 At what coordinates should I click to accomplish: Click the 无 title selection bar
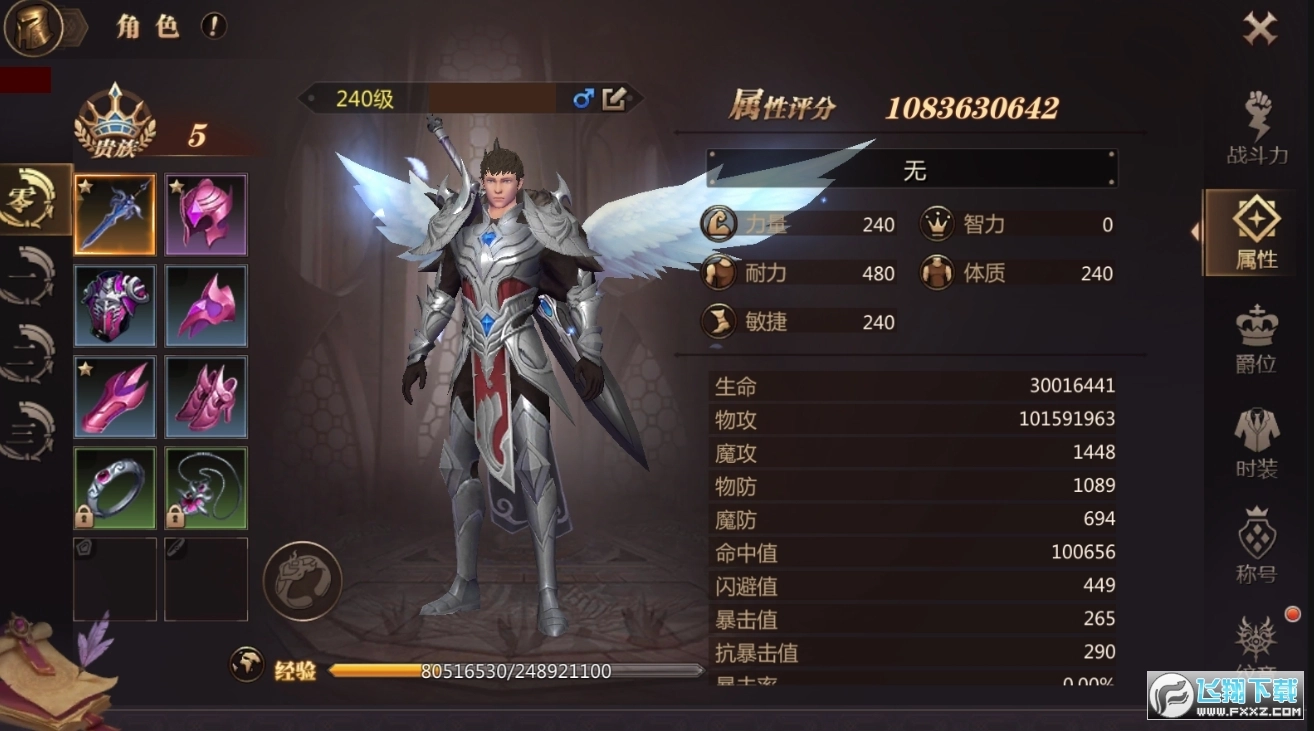point(911,169)
